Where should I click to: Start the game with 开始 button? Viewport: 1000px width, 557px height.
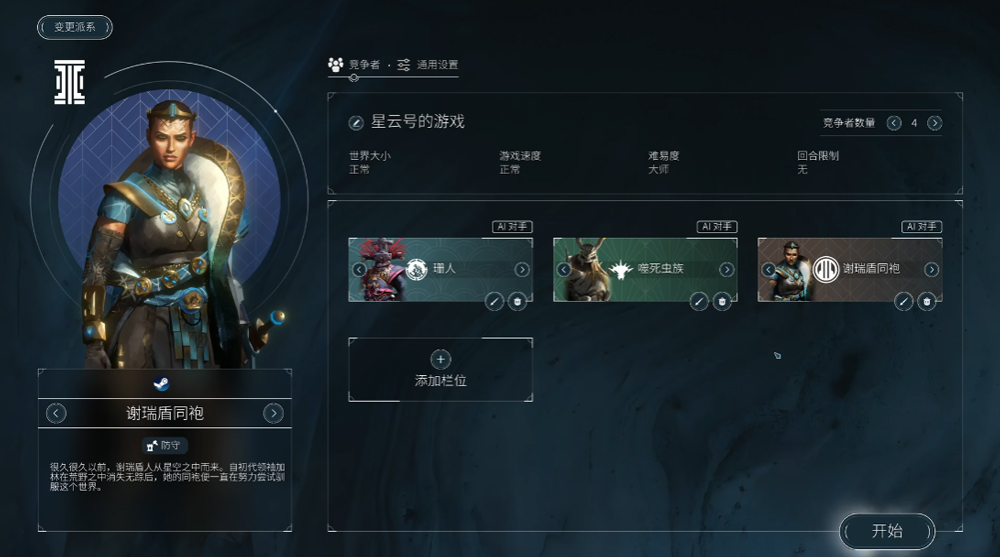coord(887,531)
